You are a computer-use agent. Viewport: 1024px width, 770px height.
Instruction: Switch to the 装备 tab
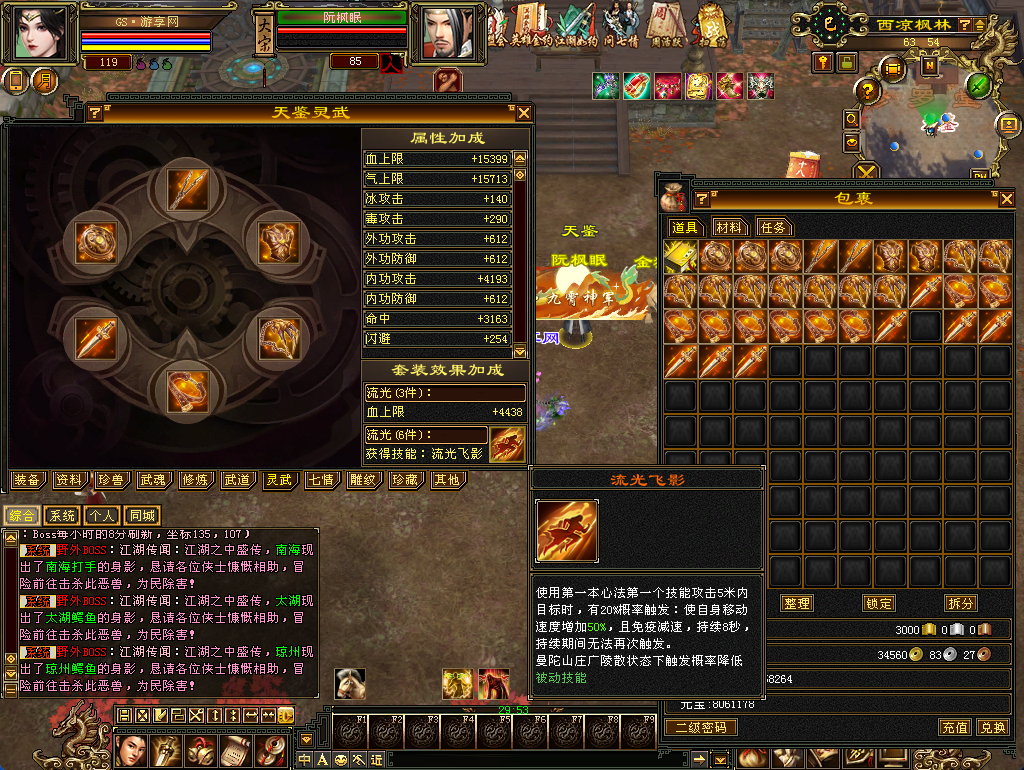[28, 480]
